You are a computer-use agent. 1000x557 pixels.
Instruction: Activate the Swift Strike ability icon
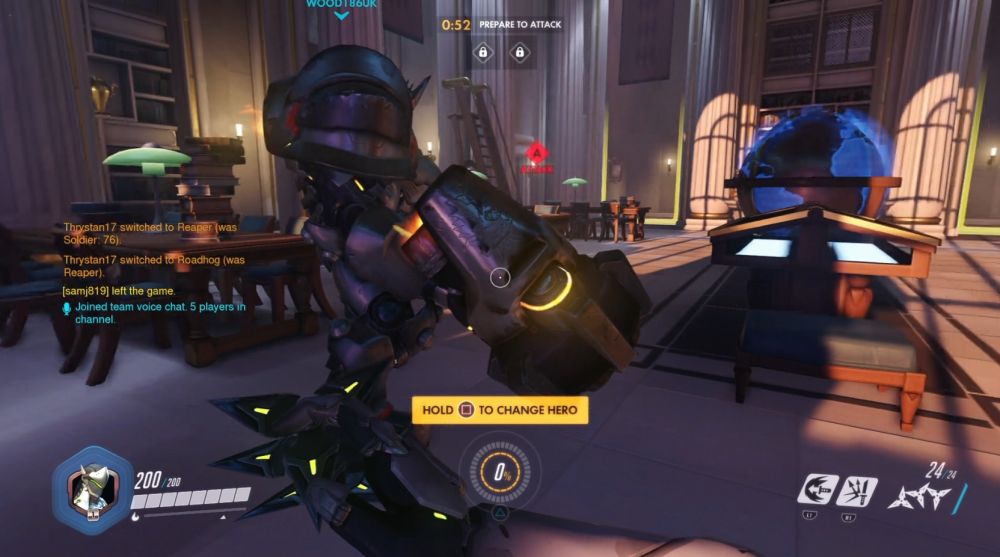pos(816,490)
